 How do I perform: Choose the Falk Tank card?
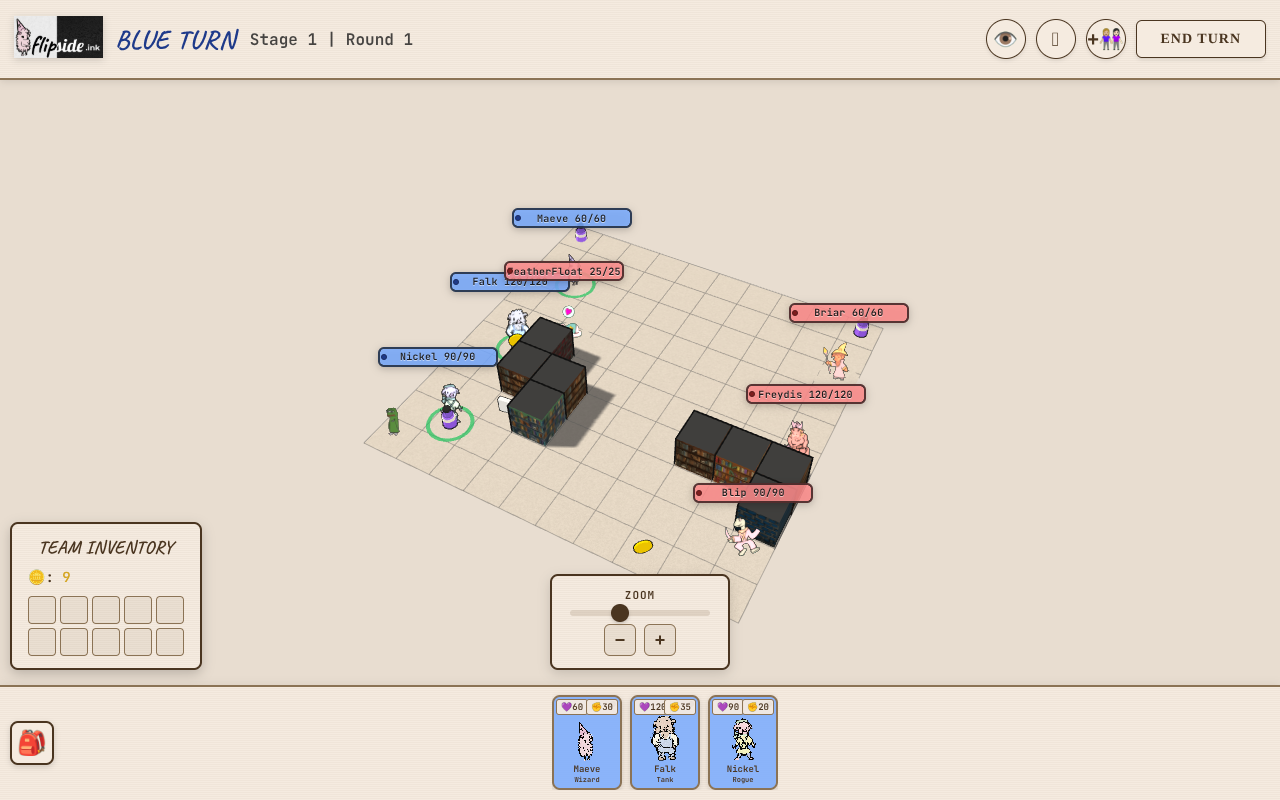(665, 742)
